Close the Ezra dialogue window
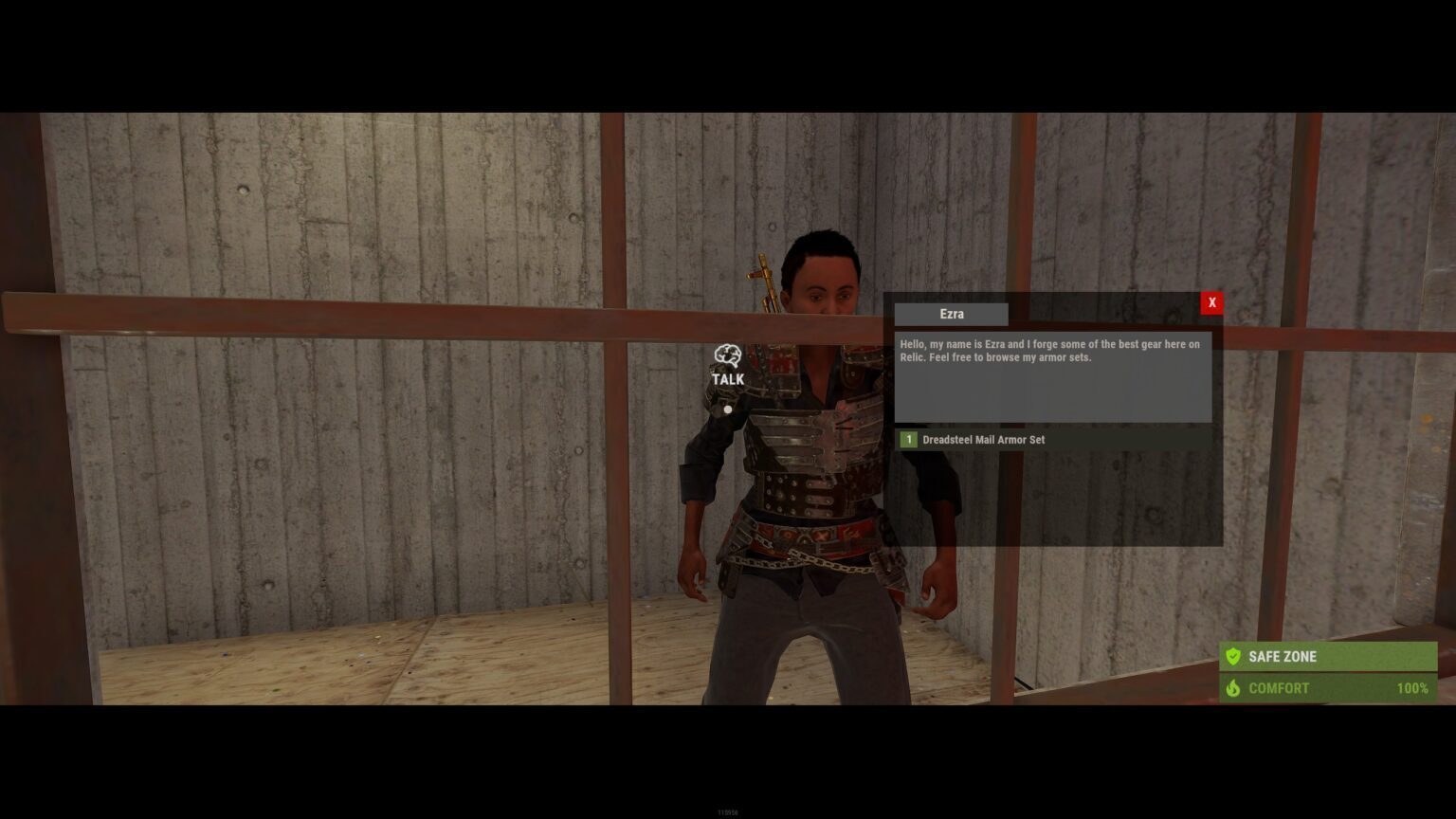 (1211, 302)
